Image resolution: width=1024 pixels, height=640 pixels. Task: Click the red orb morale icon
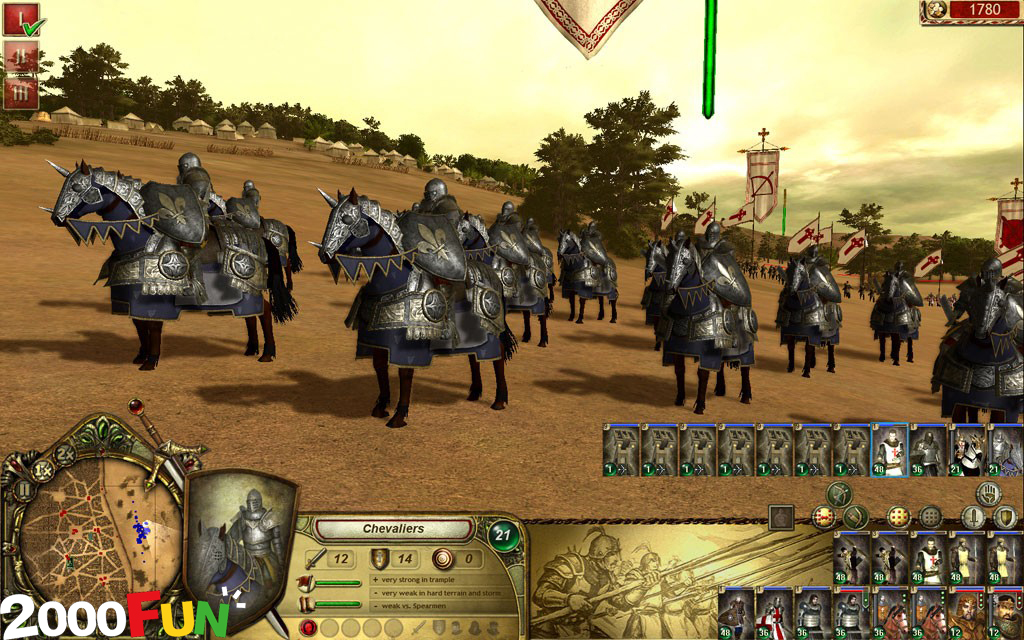coord(309,627)
